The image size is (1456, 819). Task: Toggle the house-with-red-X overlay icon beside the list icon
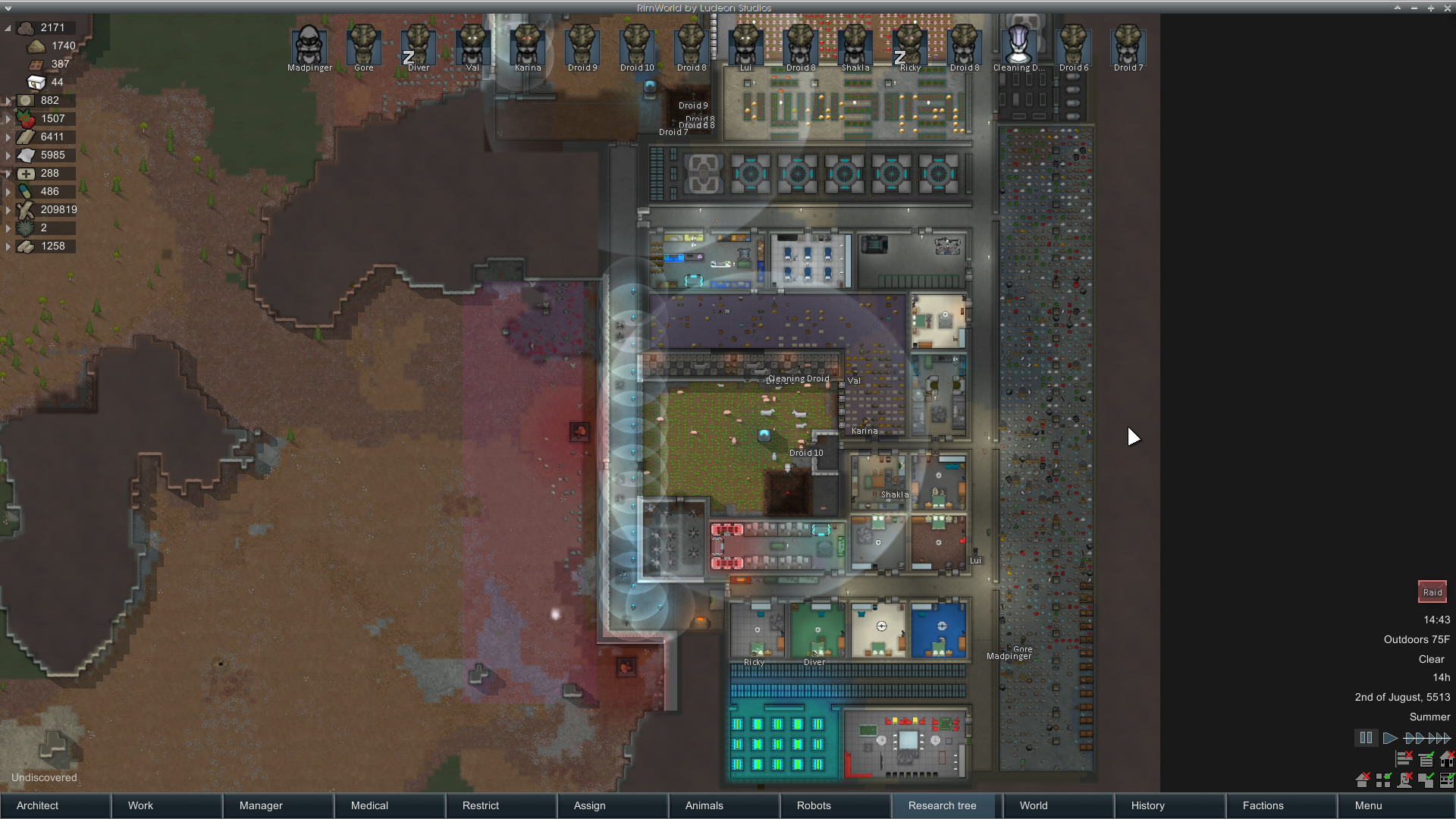(x=1448, y=758)
